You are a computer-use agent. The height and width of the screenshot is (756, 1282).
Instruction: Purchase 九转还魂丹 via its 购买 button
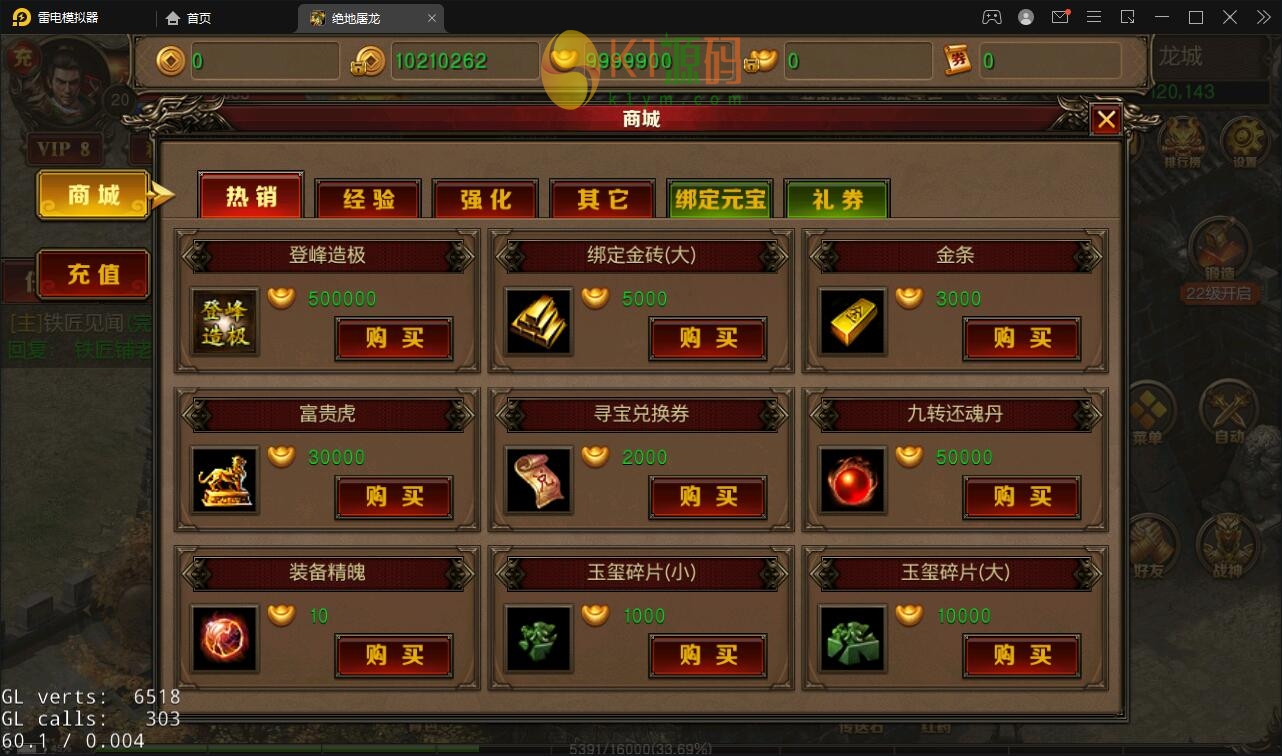click(x=1021, y=497)
